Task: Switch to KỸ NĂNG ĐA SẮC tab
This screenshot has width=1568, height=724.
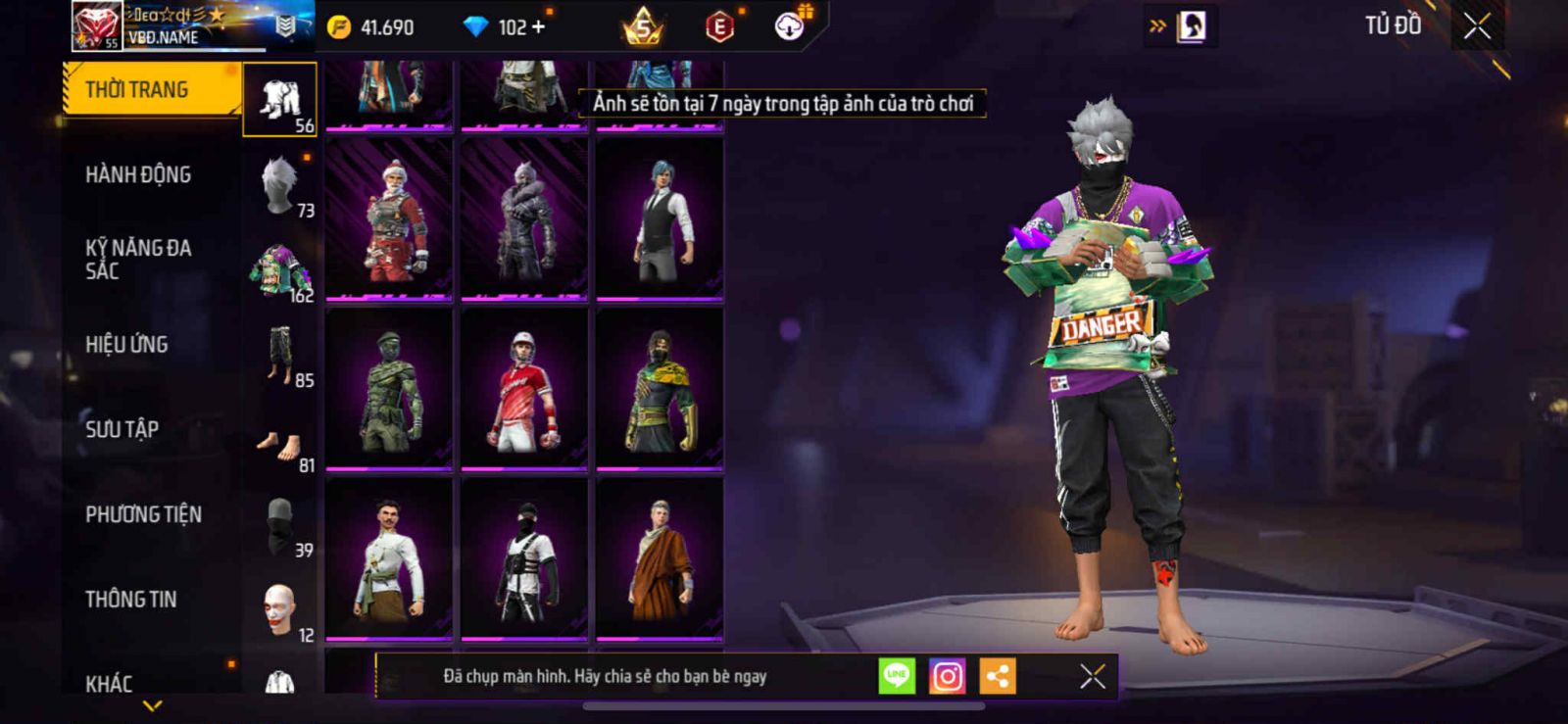Action: [138, 260]
